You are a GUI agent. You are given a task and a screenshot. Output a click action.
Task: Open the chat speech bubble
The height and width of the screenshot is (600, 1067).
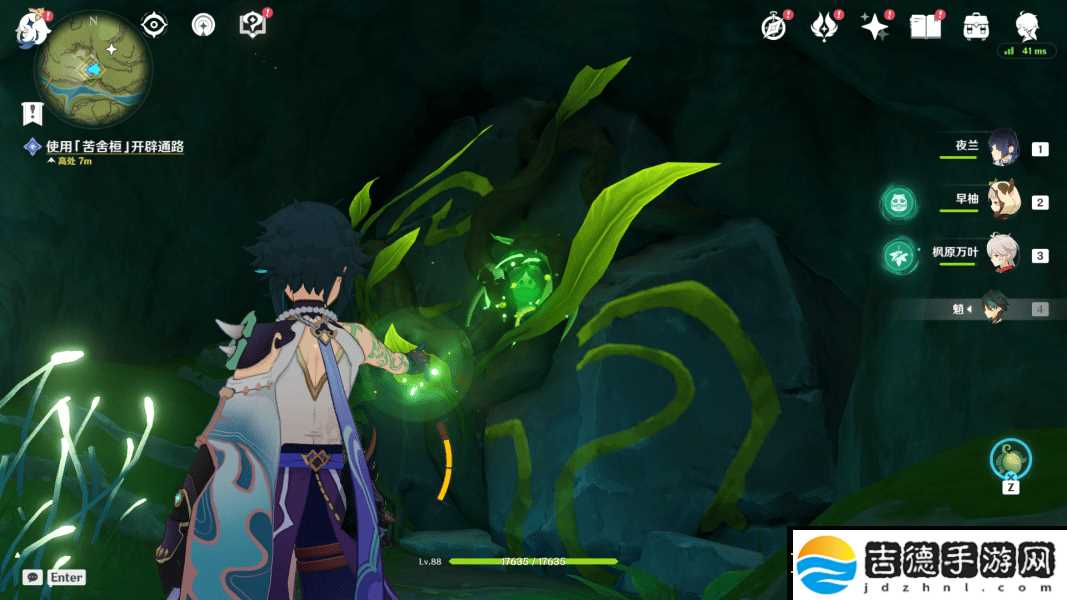coord(32,577)
